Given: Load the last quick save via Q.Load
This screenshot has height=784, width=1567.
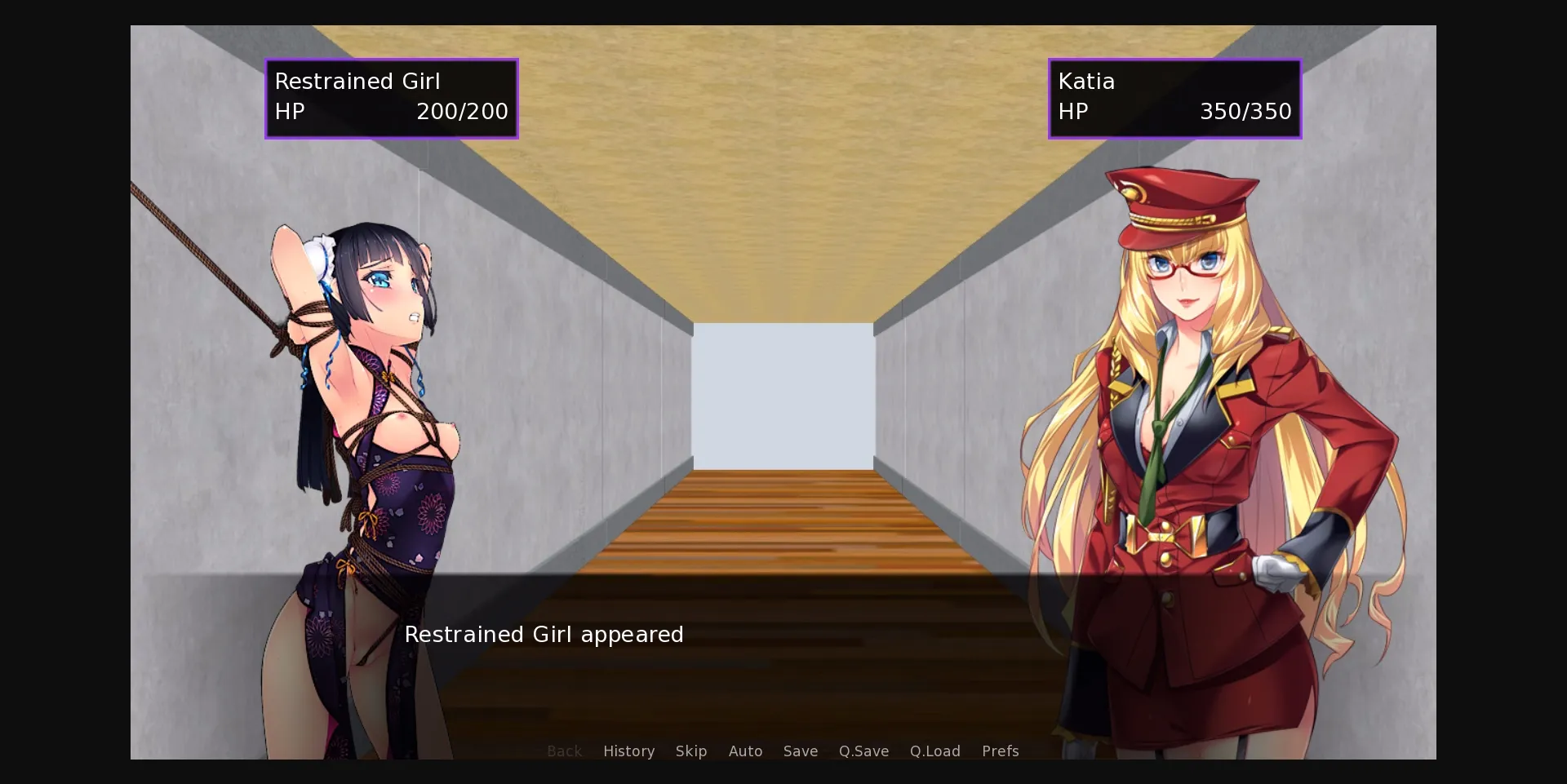Looking at the screenshot, I should click(x=934, y=751).
